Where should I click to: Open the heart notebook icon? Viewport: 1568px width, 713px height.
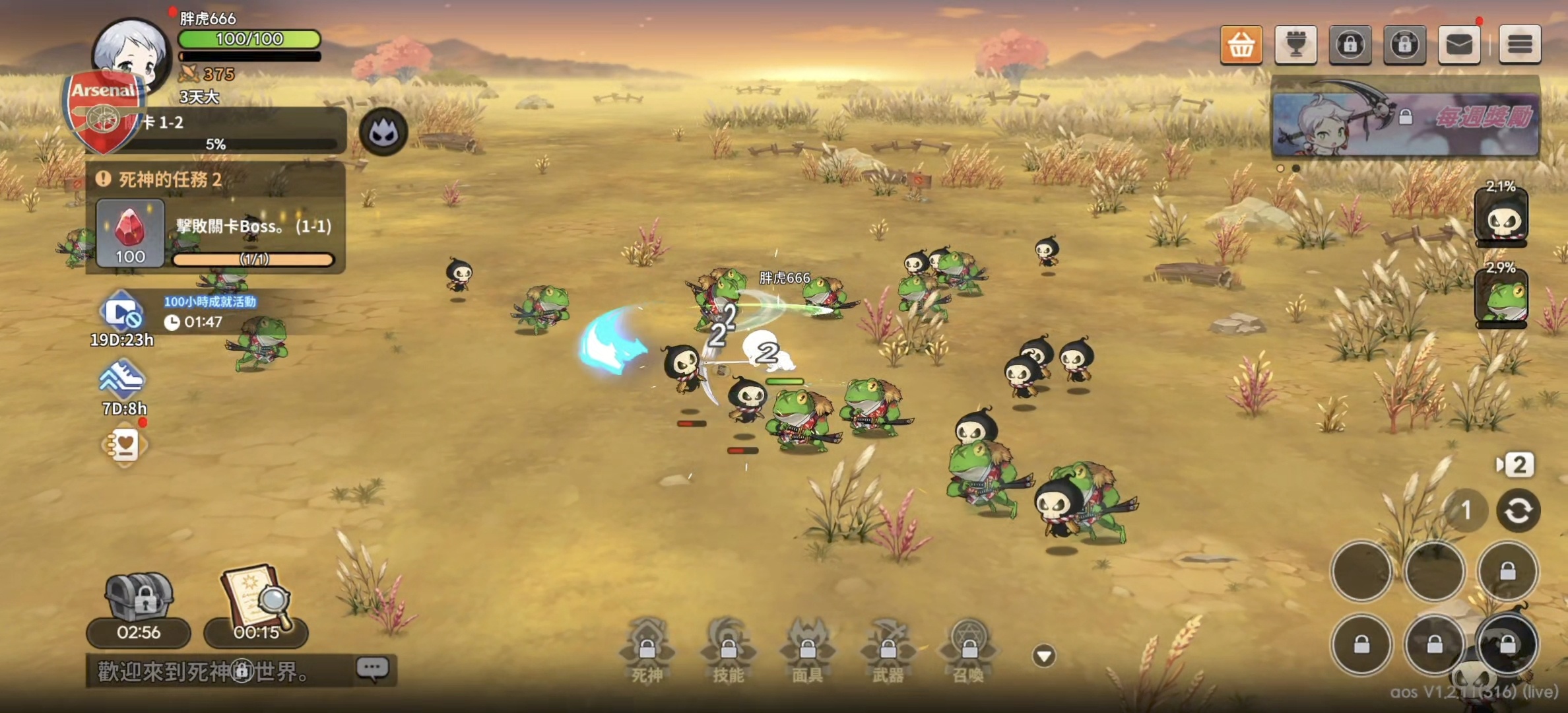pyautogui.click(x=125, y=446)
